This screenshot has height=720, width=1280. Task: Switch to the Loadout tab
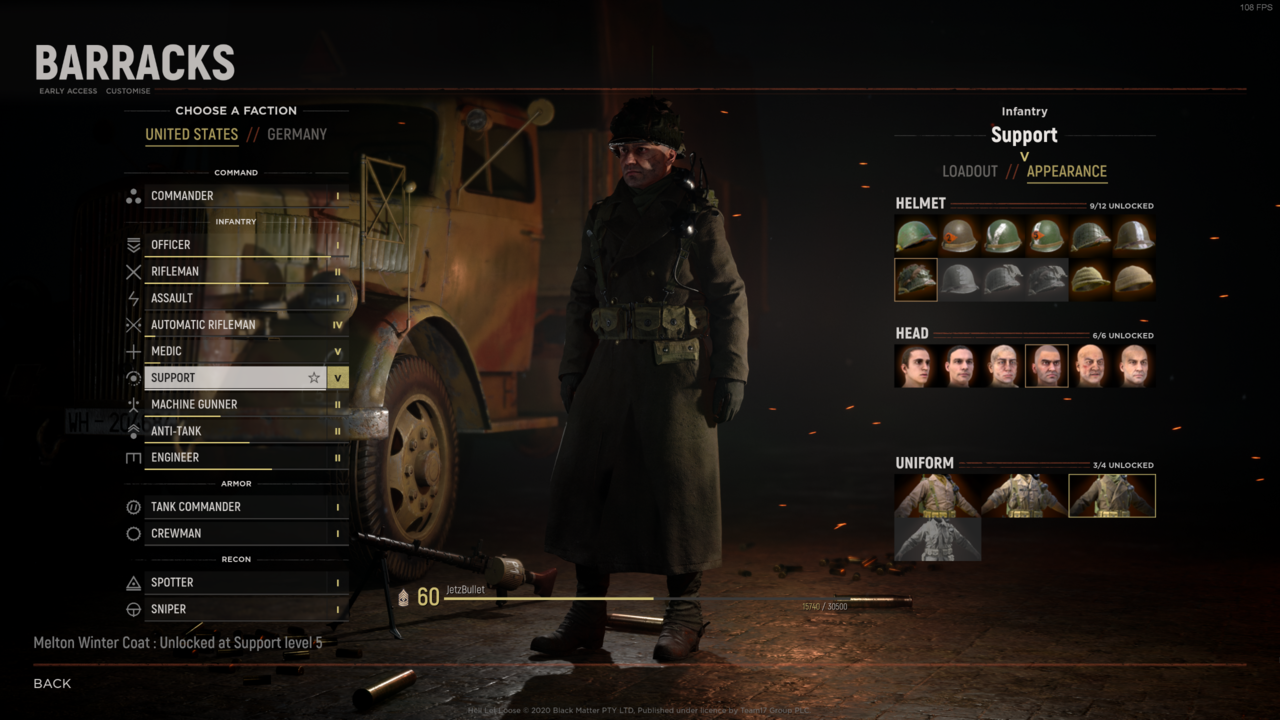(x=970, y=171)
